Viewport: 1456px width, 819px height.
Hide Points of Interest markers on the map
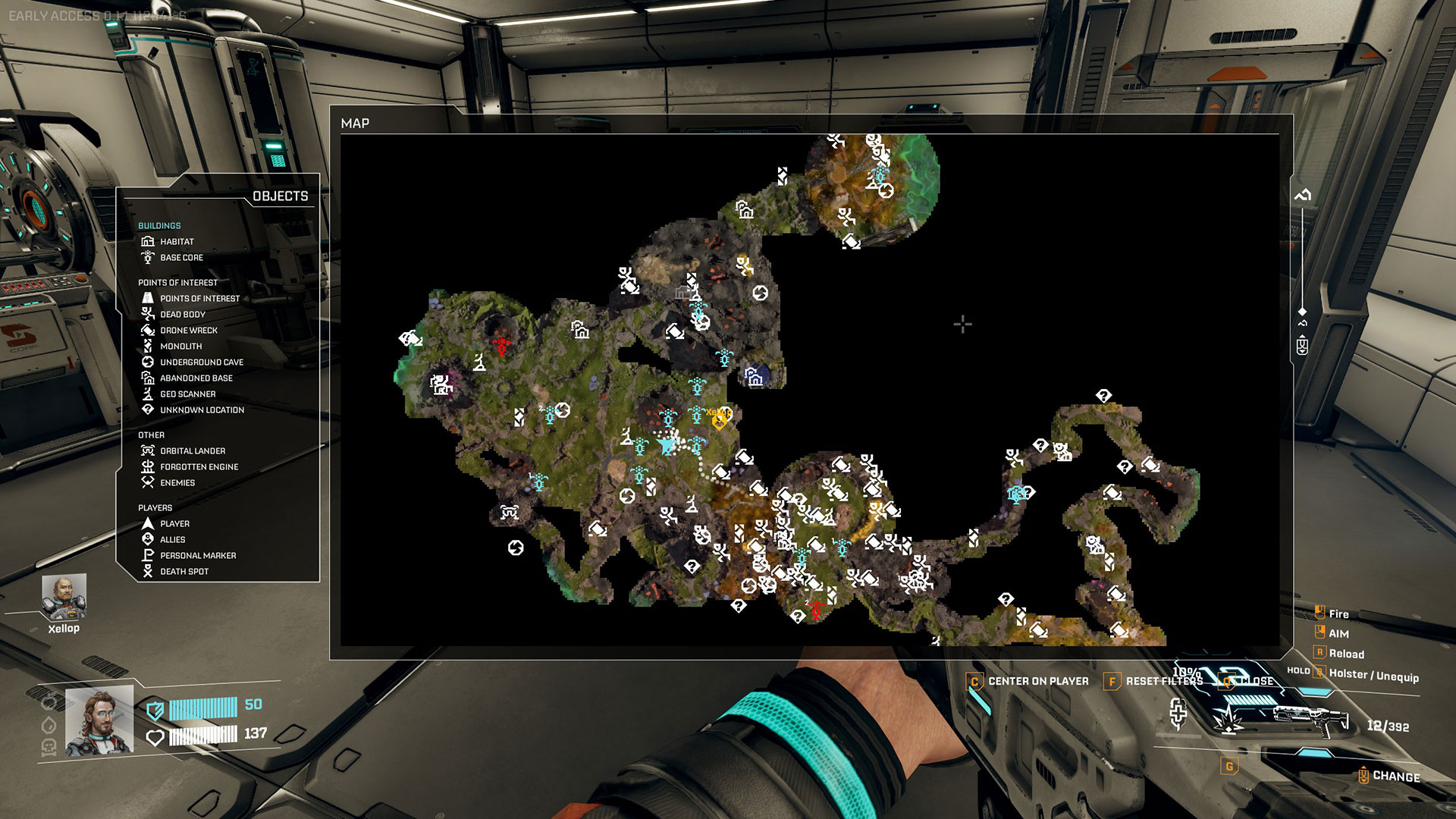(x=199, y=298)
